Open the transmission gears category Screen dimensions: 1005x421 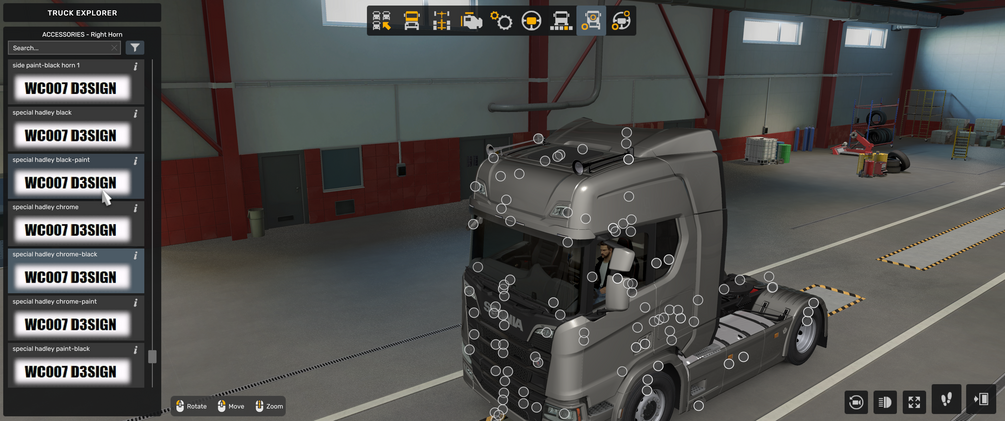(x=501, y=21)
